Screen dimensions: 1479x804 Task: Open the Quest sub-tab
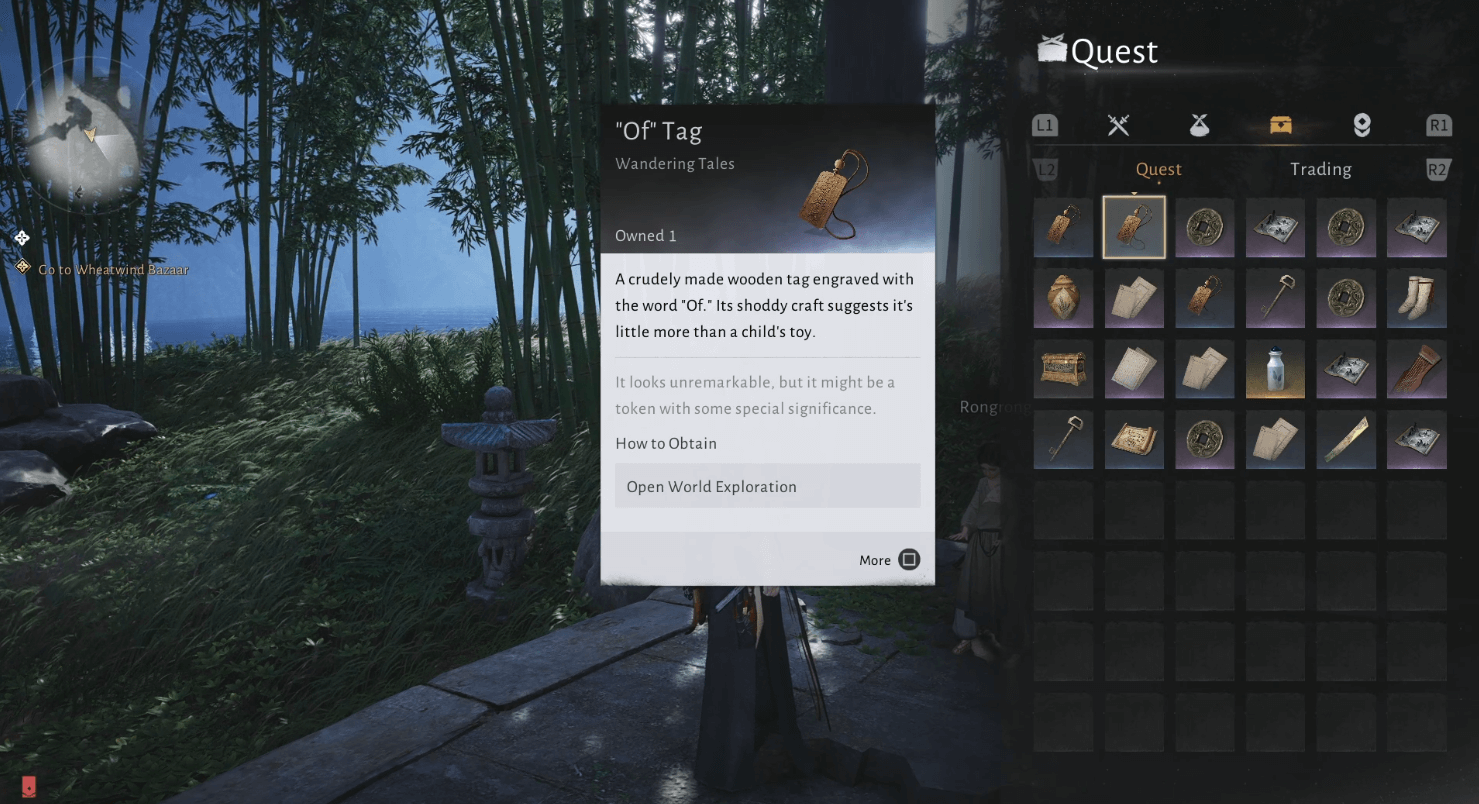(x=1158, y=169)
